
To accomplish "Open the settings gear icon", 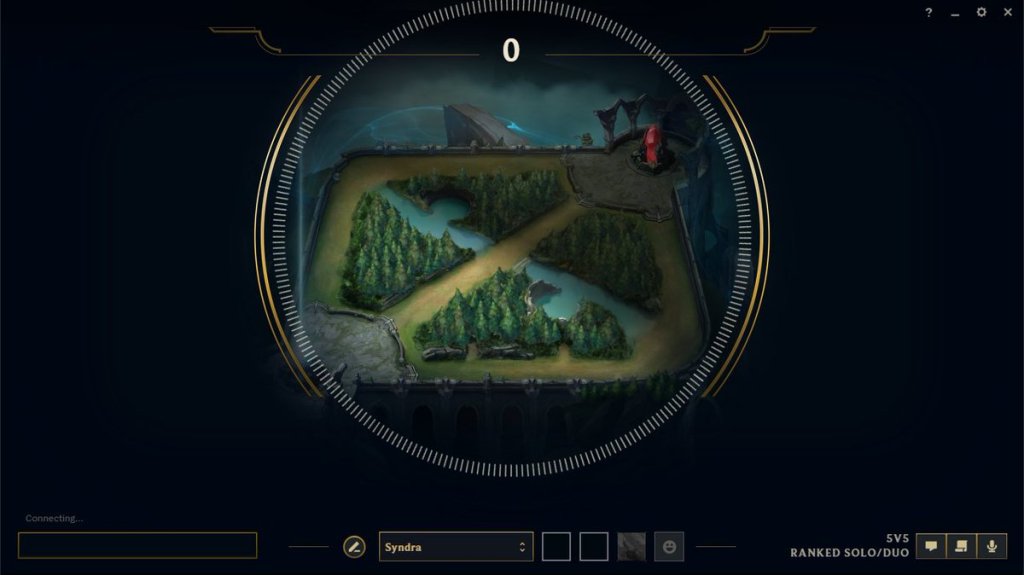I will point(981,12).
